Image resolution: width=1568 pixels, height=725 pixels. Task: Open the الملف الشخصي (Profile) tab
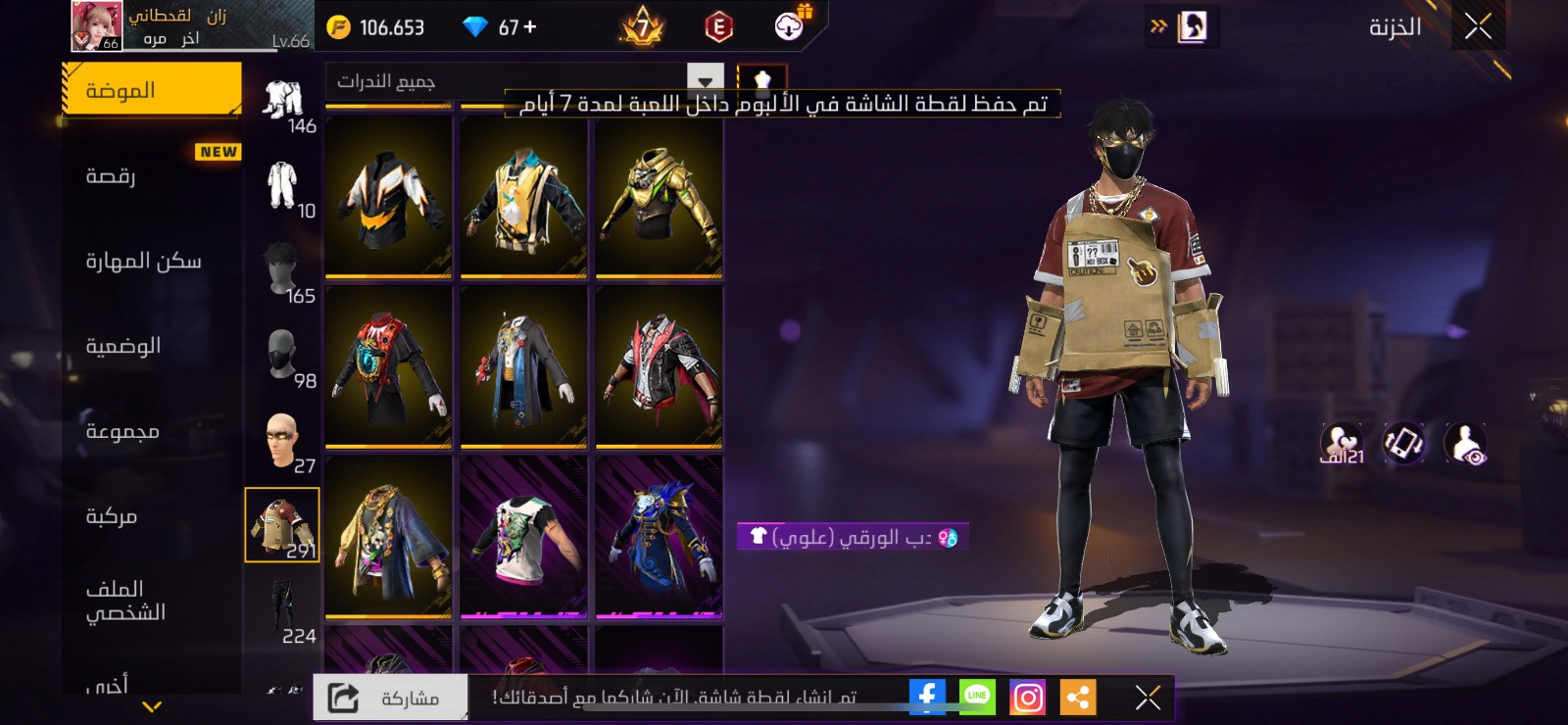coord(152,601)
